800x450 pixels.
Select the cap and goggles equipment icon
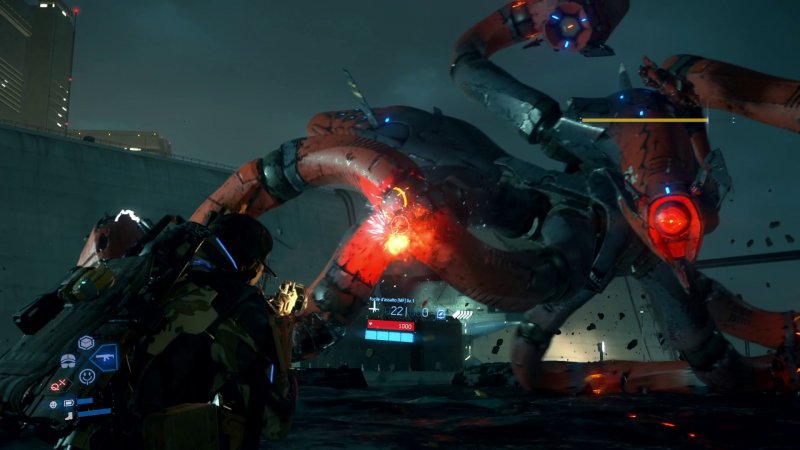click(68, 361)
